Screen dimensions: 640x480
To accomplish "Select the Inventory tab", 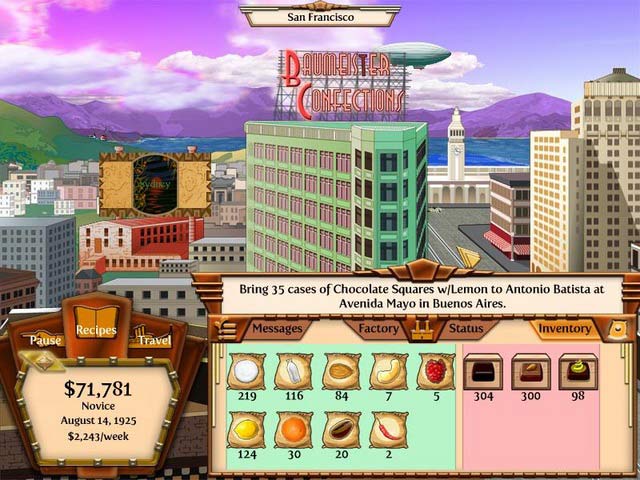I will coord(564,328).
